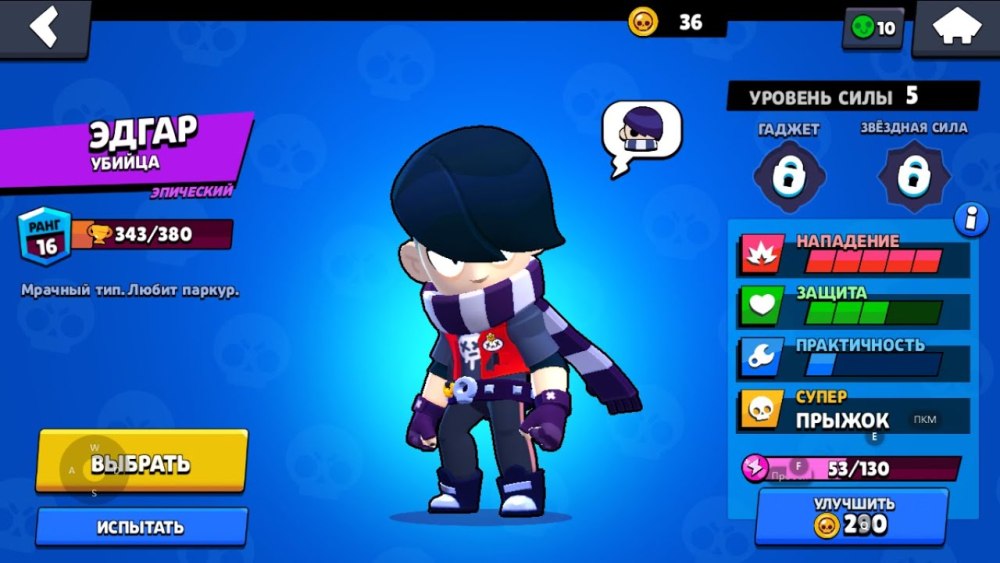Select Edgar with the ВЫБРАТЬ button
The image size is (1000, 563).
pyautogui.click(x=141, y=463)
